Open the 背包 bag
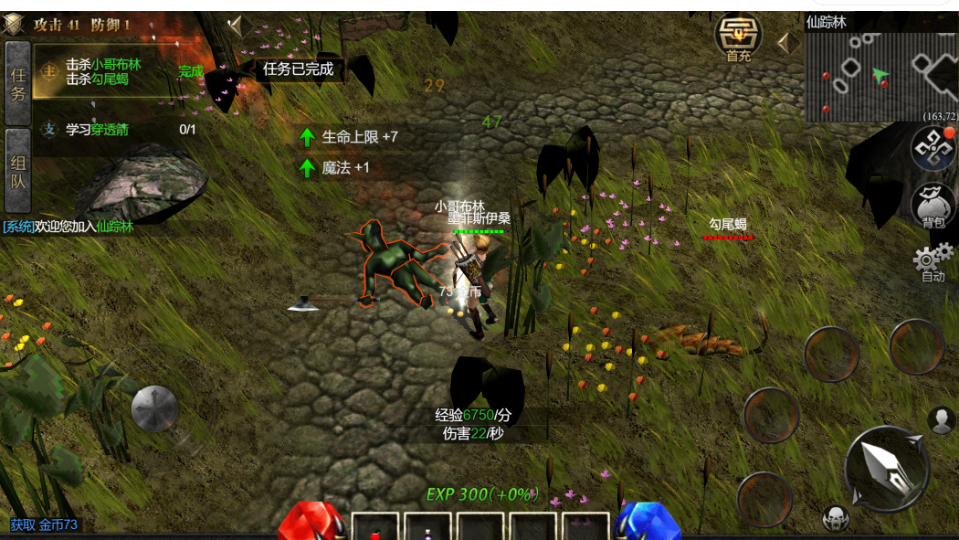The width and height of the screenshot is (959, 540). pos(933,206)
